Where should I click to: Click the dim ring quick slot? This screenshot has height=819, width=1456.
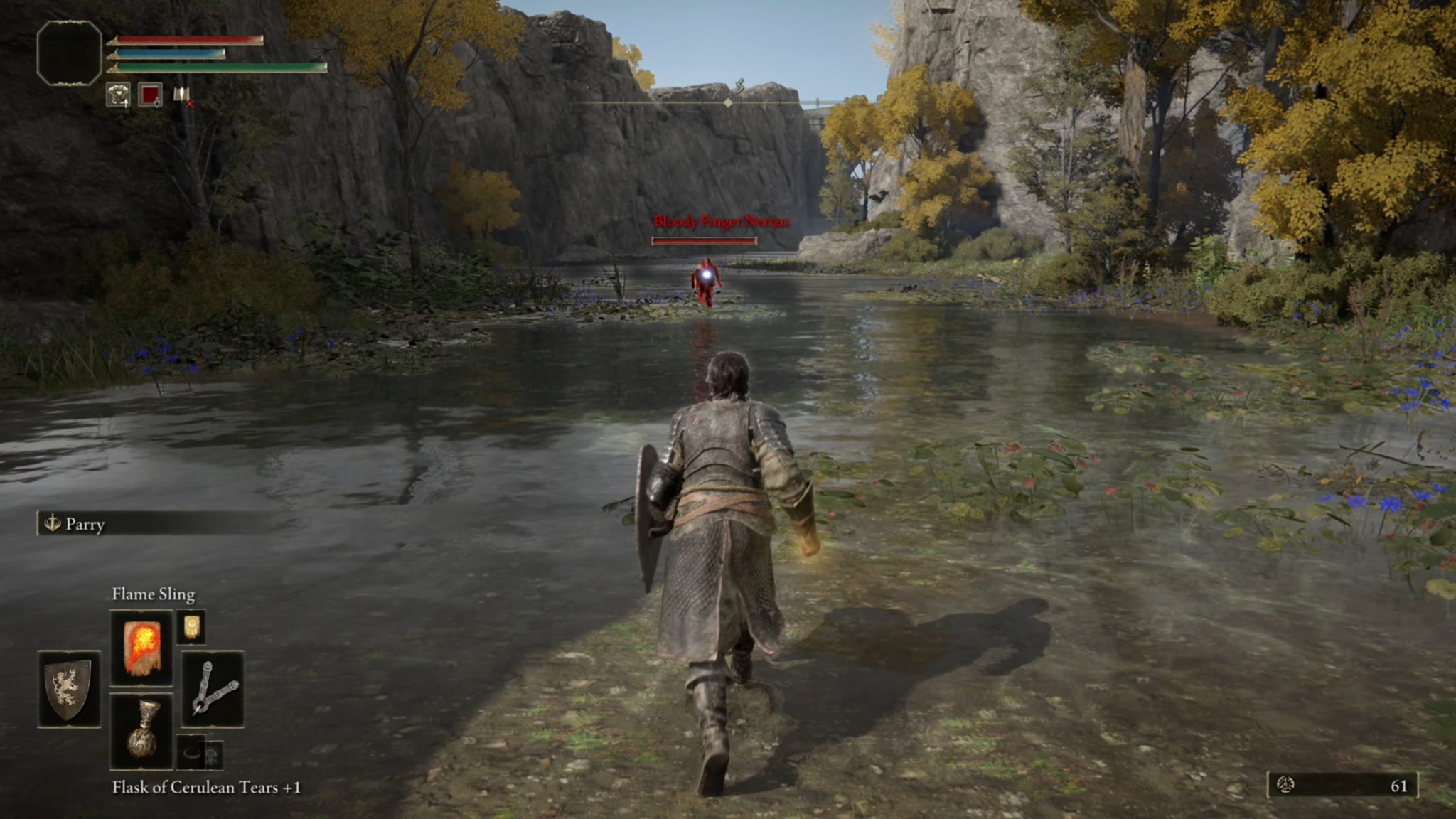pos(191,752)
